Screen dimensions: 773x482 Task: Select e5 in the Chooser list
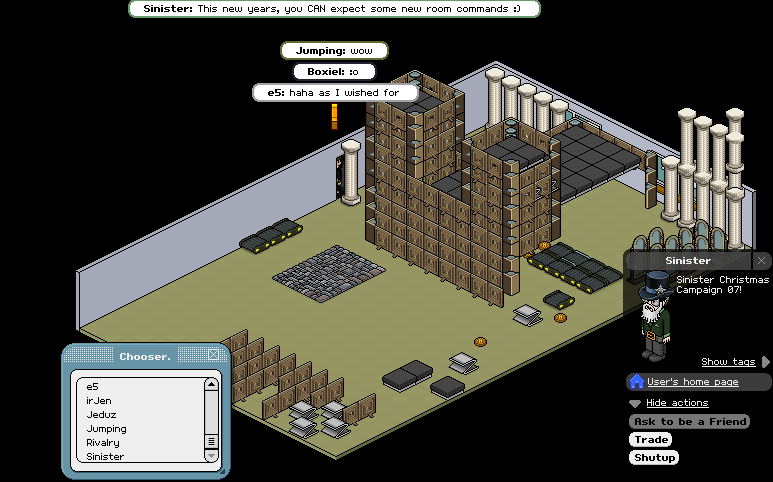pos(93,386)
